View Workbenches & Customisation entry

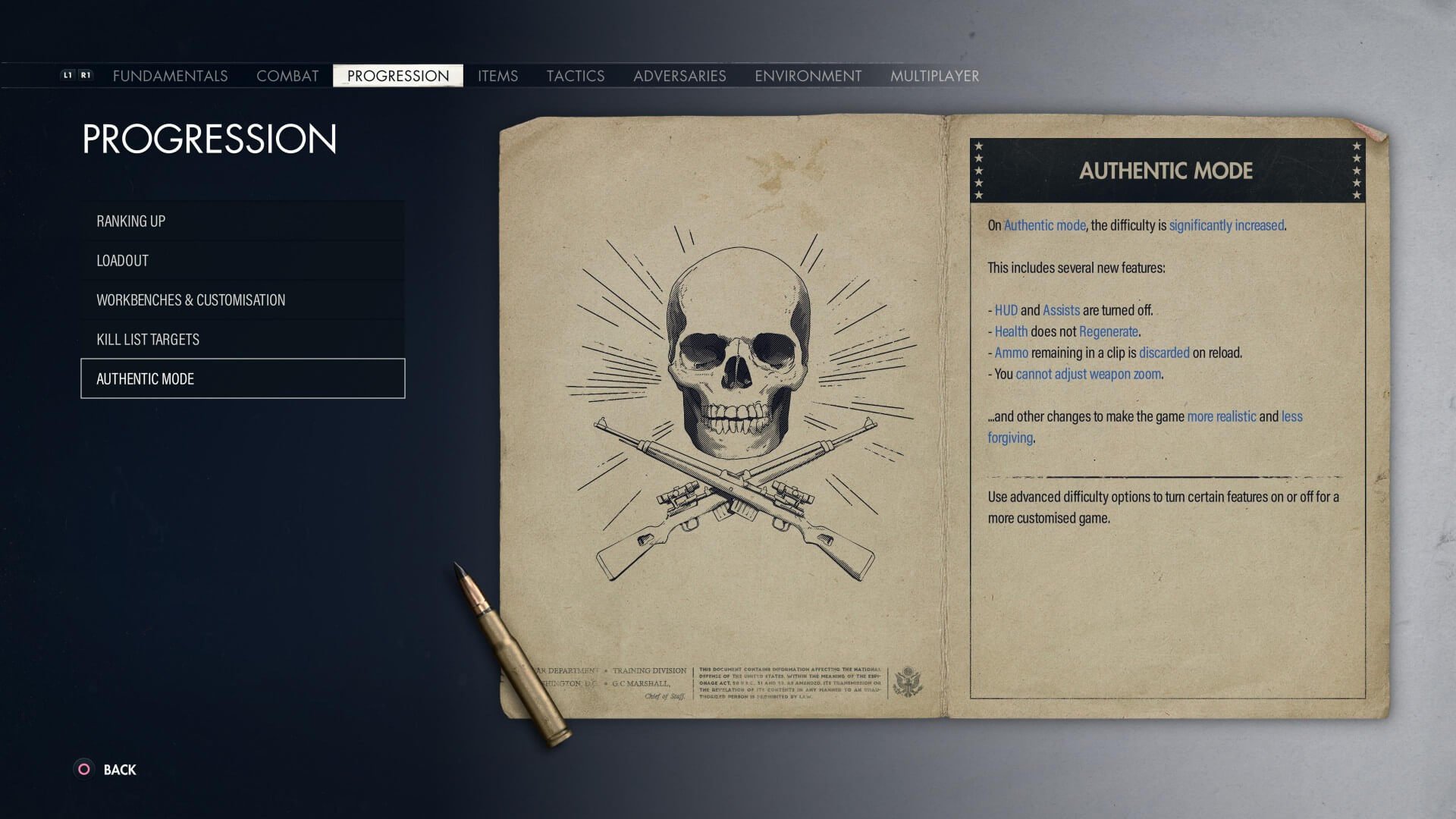click(243, 300)
